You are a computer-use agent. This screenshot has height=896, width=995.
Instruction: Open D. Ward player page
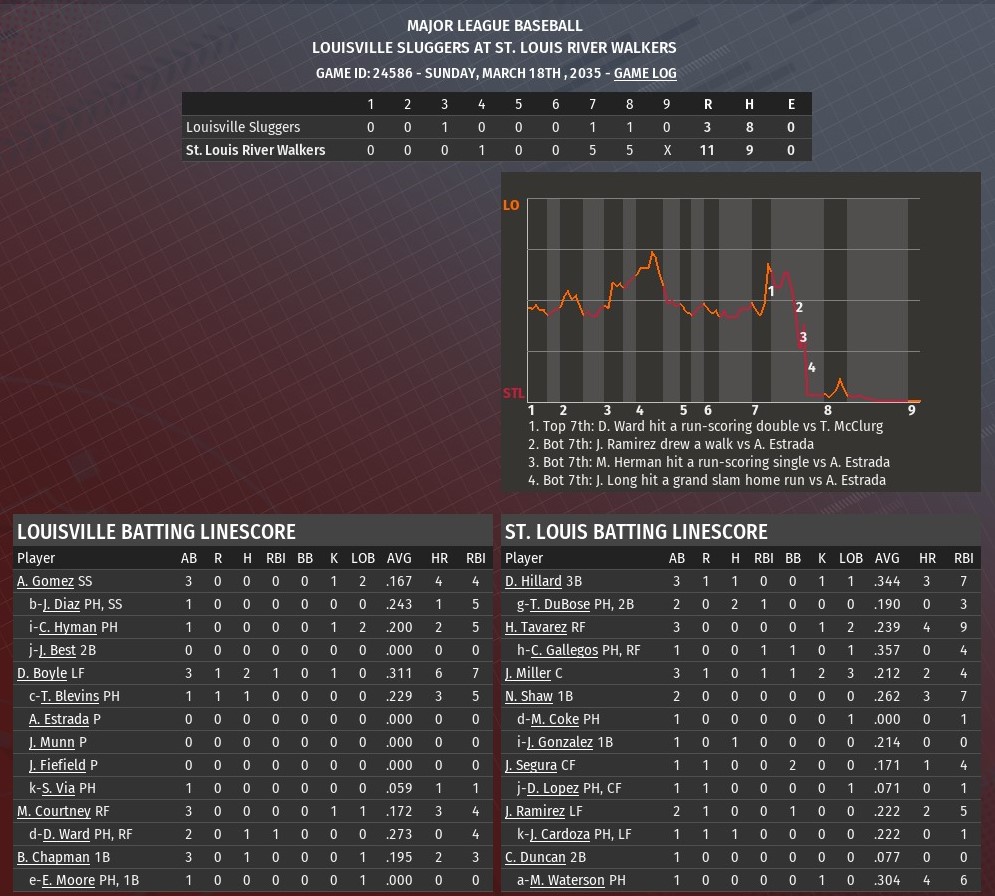point(66,834)
